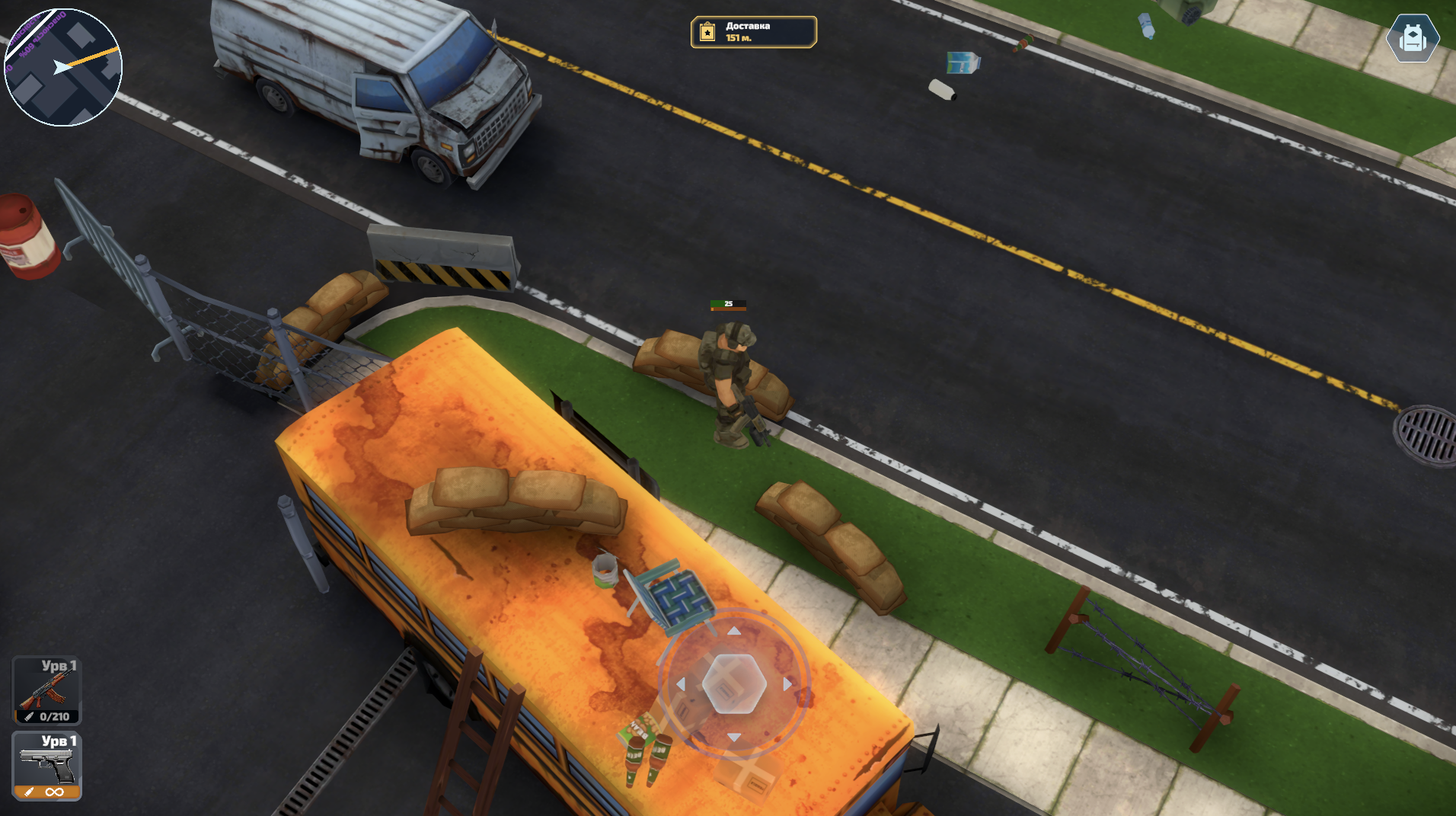Screen dimensions: 1456x816
Task: Click the Урв 1 pistol label
Action: pos(59,741)
